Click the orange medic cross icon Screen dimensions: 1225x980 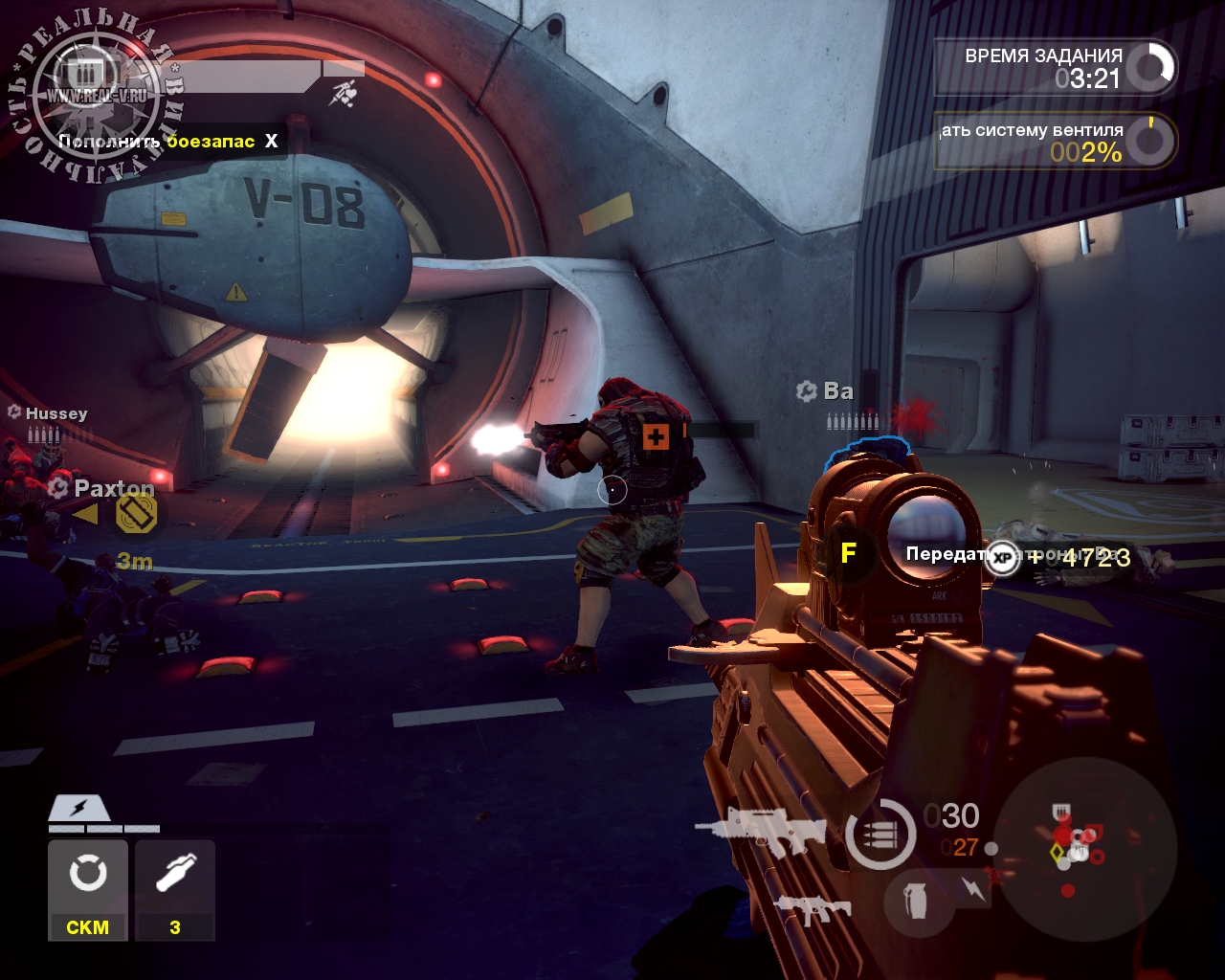tap(656, 437)
